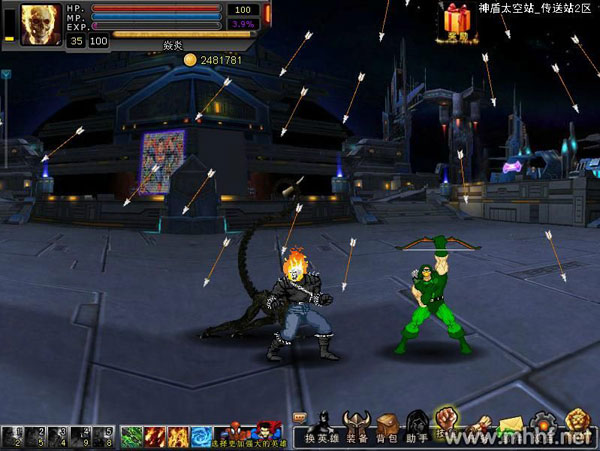Open the 换英雄 hero swap menu

coord(323,427)
